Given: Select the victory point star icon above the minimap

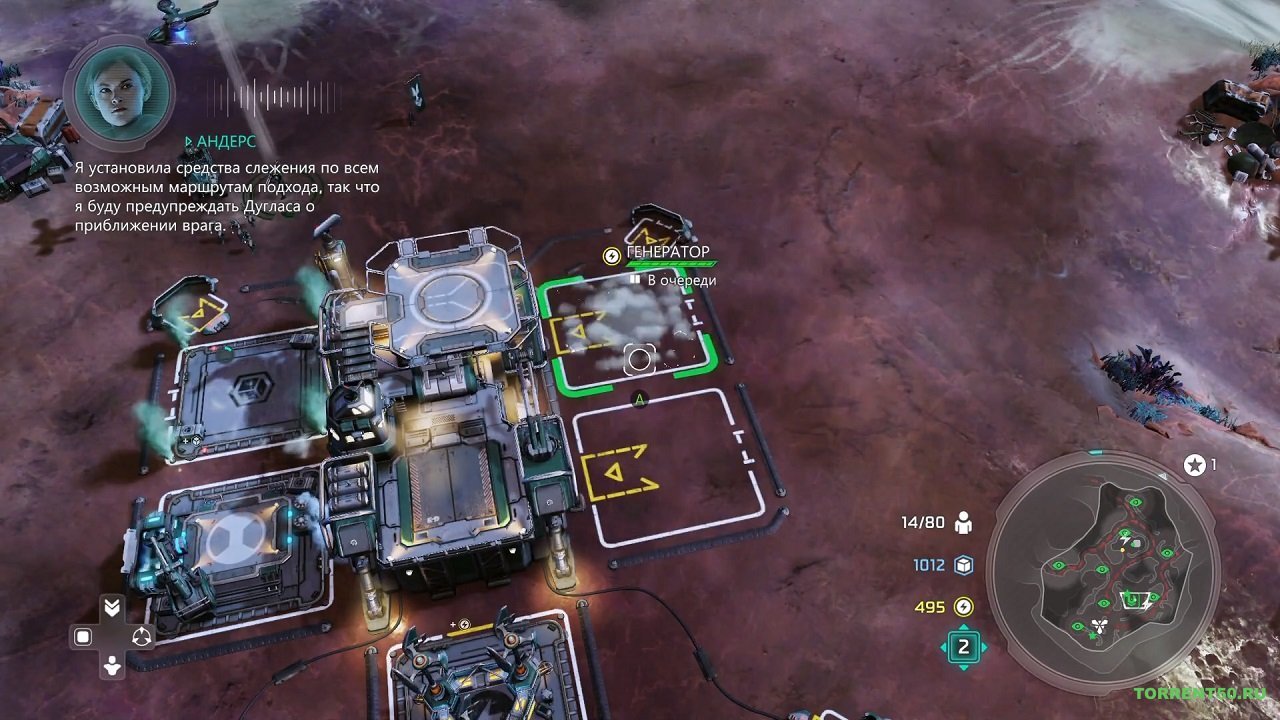Looking at the screenshot, I should 1193,464.
